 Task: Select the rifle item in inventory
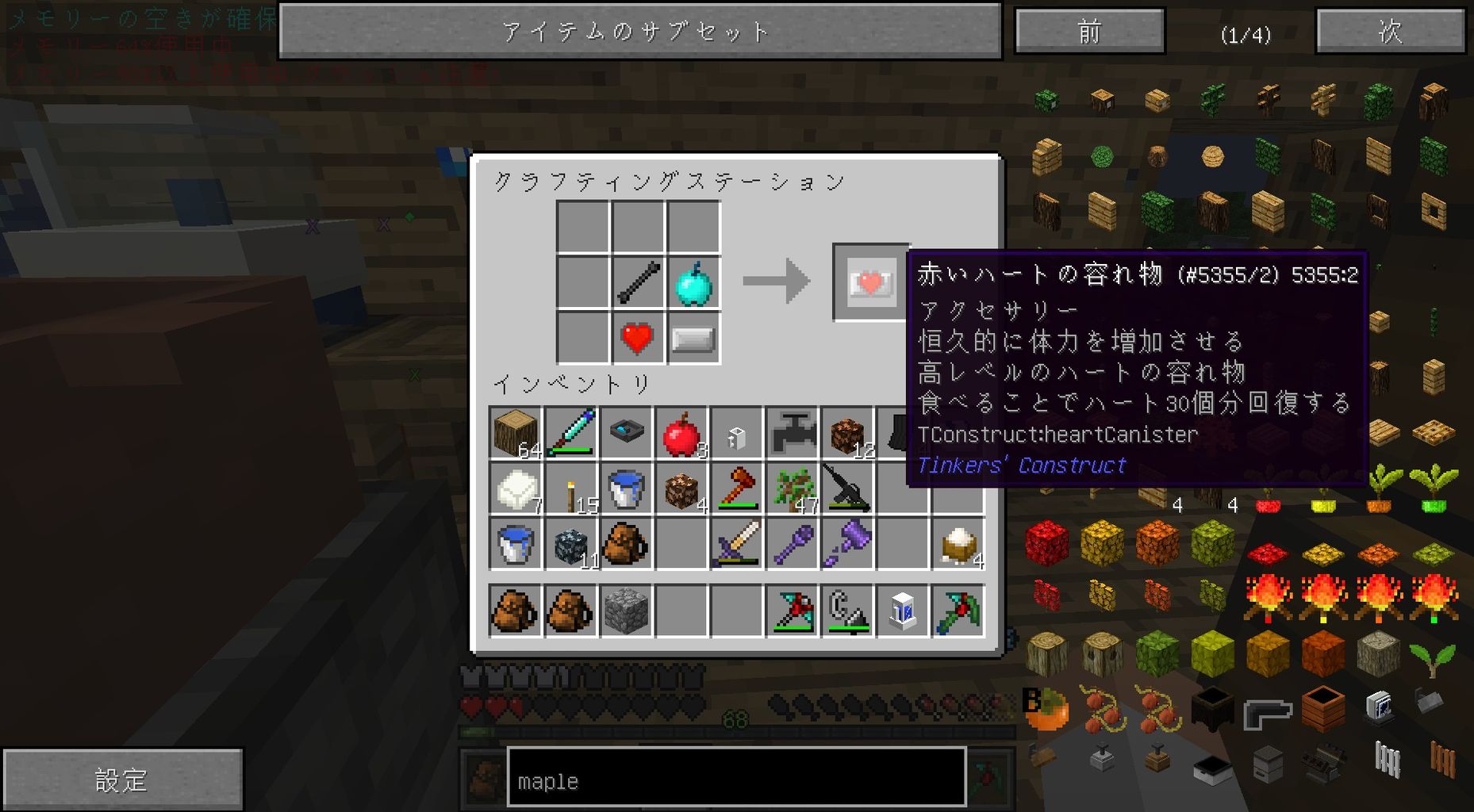tap(846, 488)
